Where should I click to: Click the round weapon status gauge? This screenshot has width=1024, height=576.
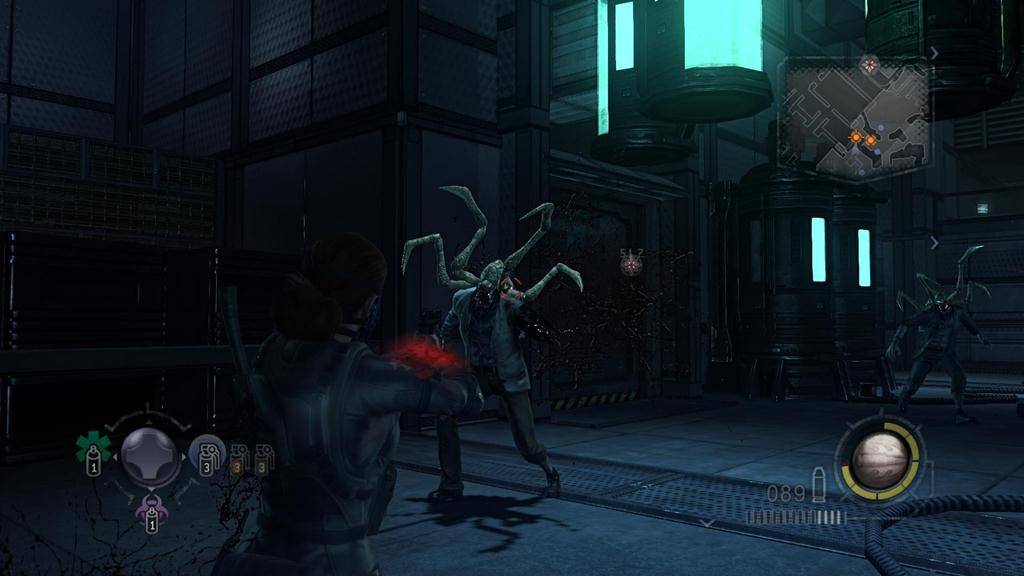(x=880, y=460)
